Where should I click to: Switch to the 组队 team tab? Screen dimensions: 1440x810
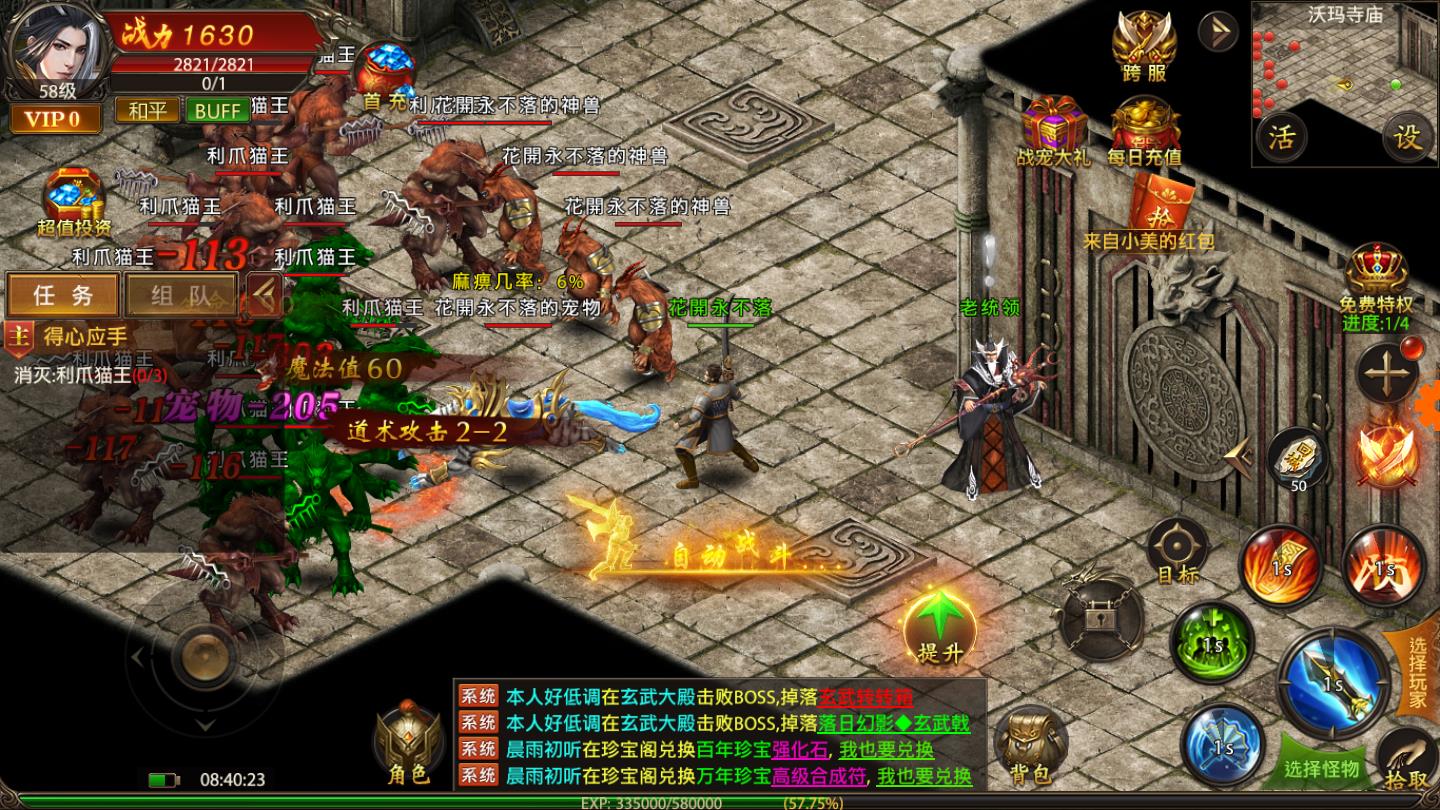pyautogui.click(x=180, y=296)
